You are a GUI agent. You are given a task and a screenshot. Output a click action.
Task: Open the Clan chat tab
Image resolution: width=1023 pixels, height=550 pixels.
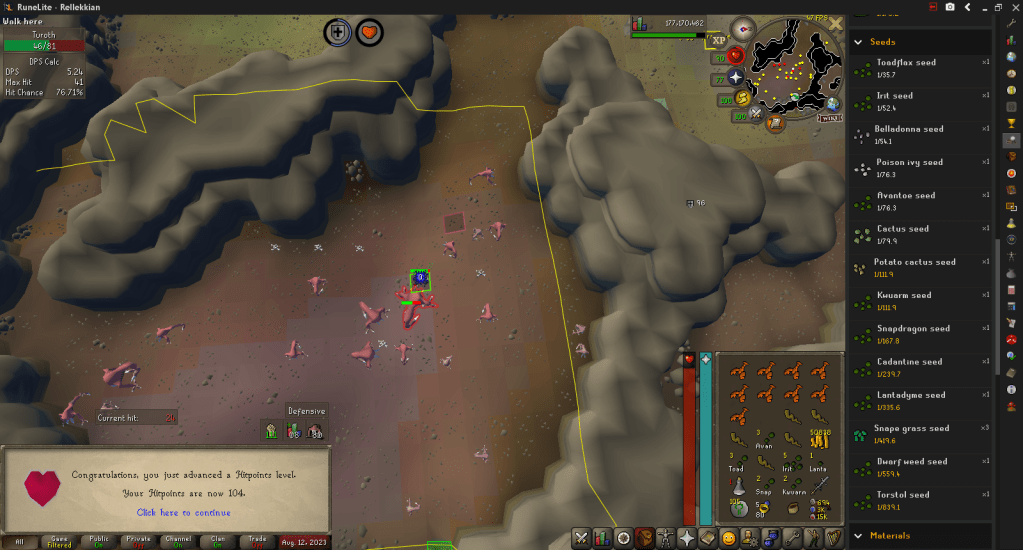217,541
